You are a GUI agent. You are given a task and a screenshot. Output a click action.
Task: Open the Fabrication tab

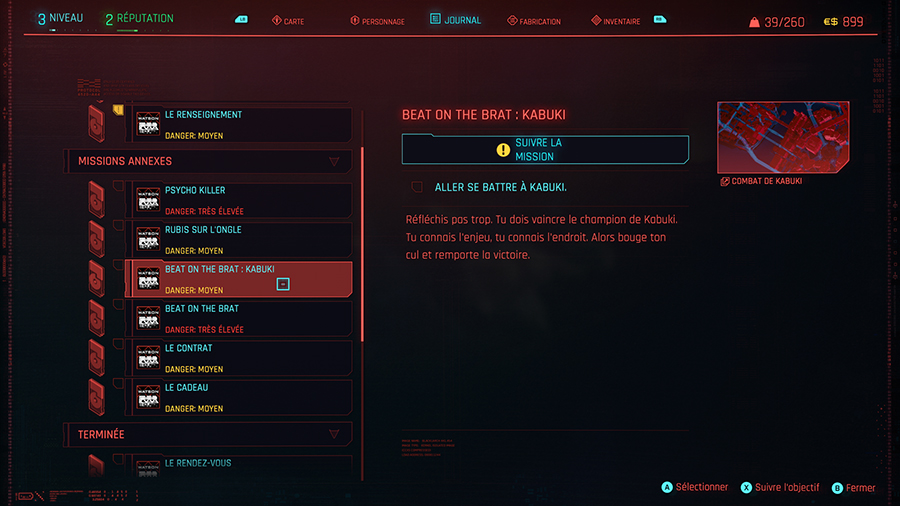[x=534, y=21]
